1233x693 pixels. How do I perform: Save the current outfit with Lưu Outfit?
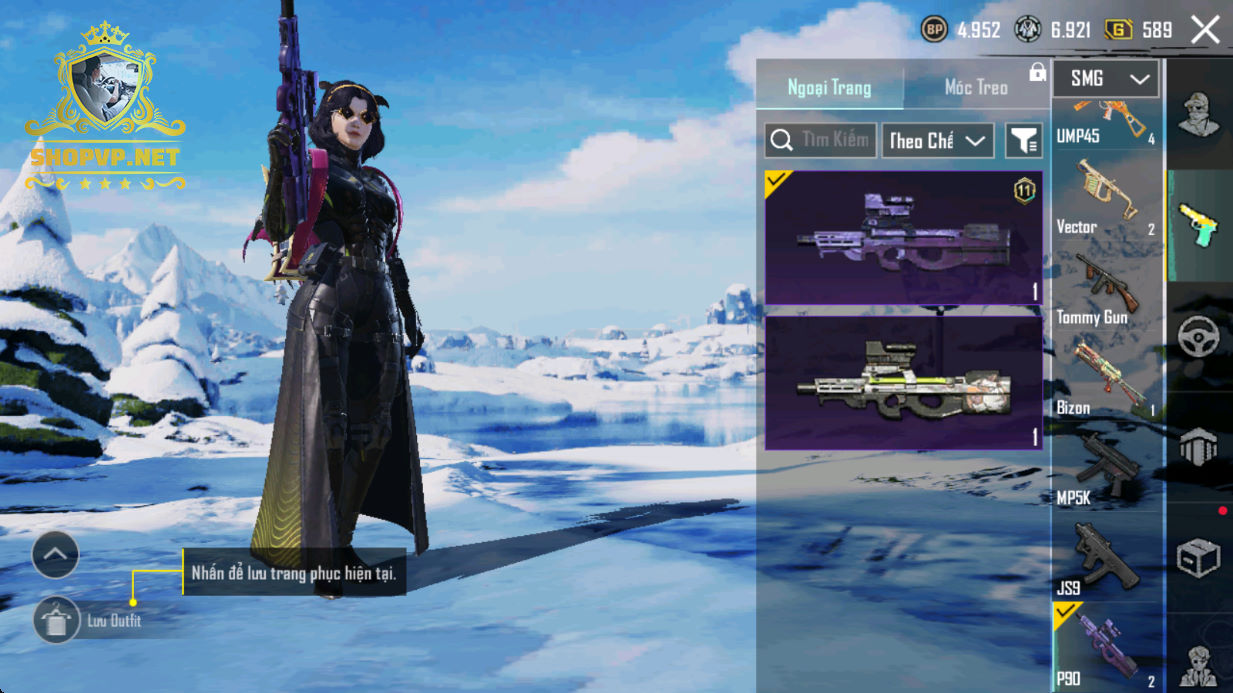[x=57, y=621]
